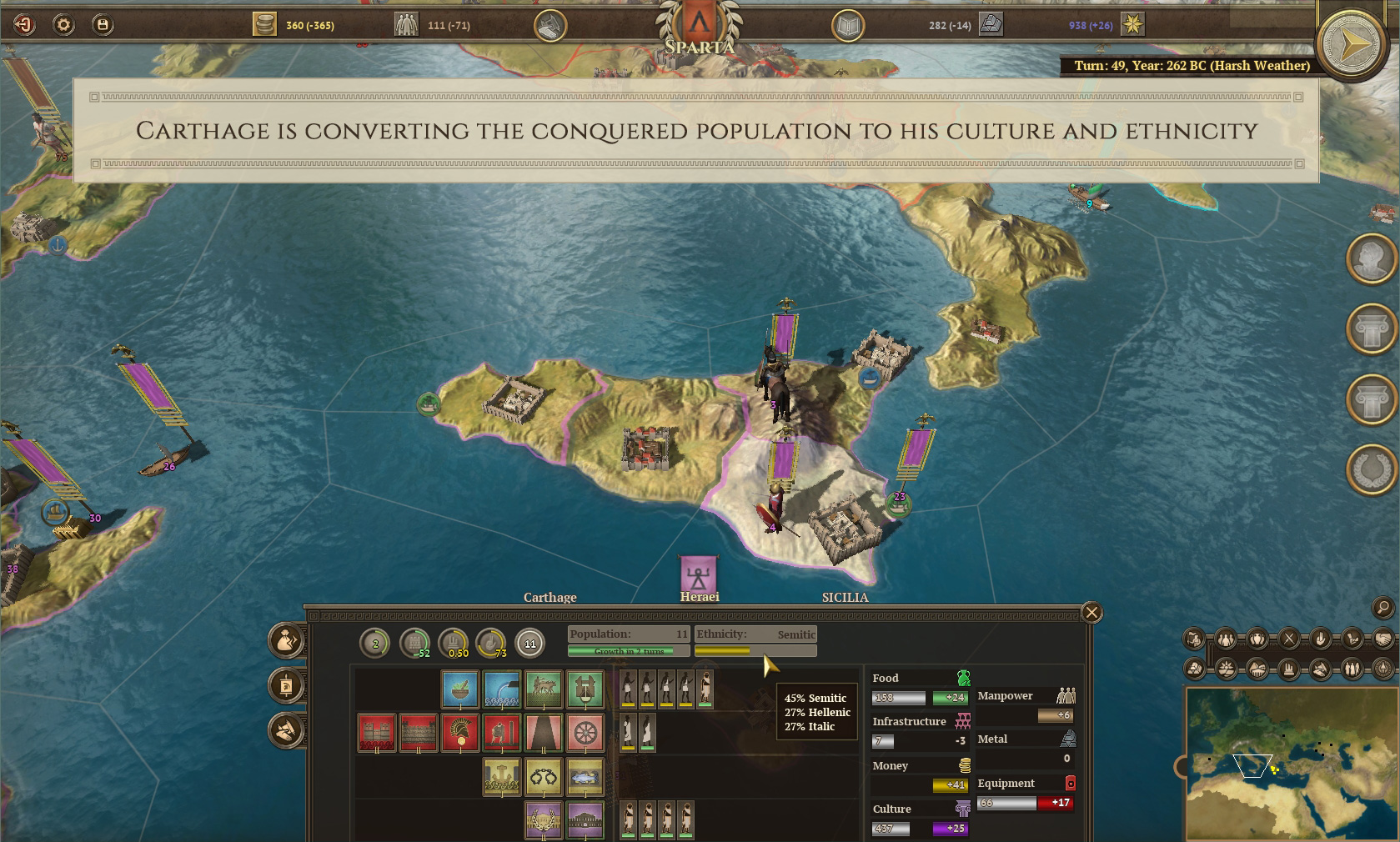
Task: Toggle the crossed swords map filter
Action: pyautogui.click(x=1289, y=639)
